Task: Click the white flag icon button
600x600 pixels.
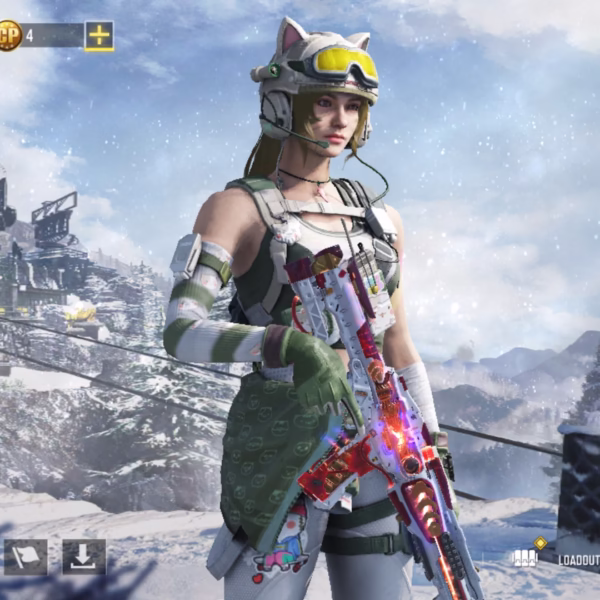Action: coord(25,557)
